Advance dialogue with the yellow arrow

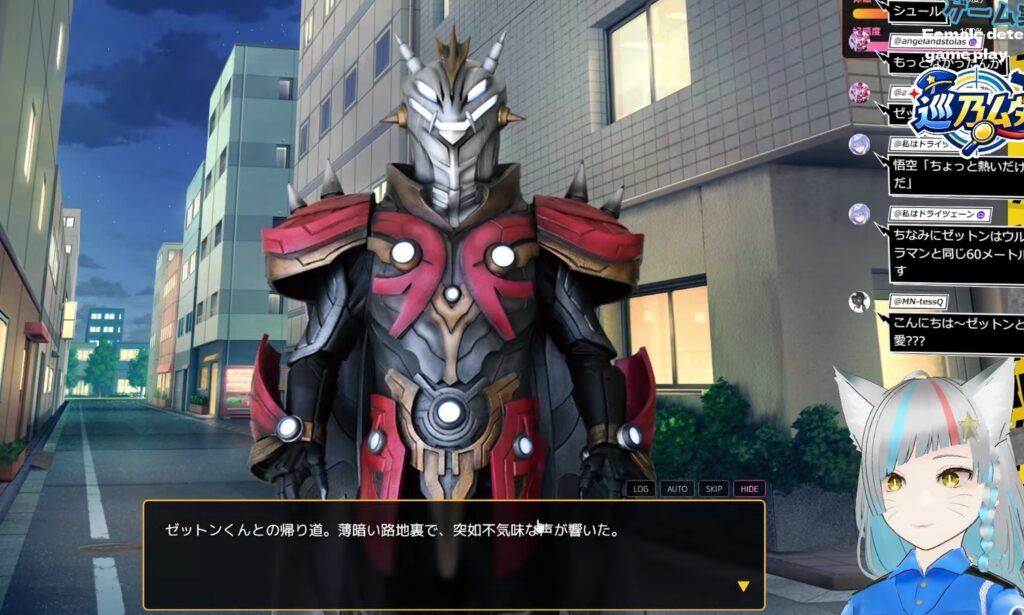743,587
